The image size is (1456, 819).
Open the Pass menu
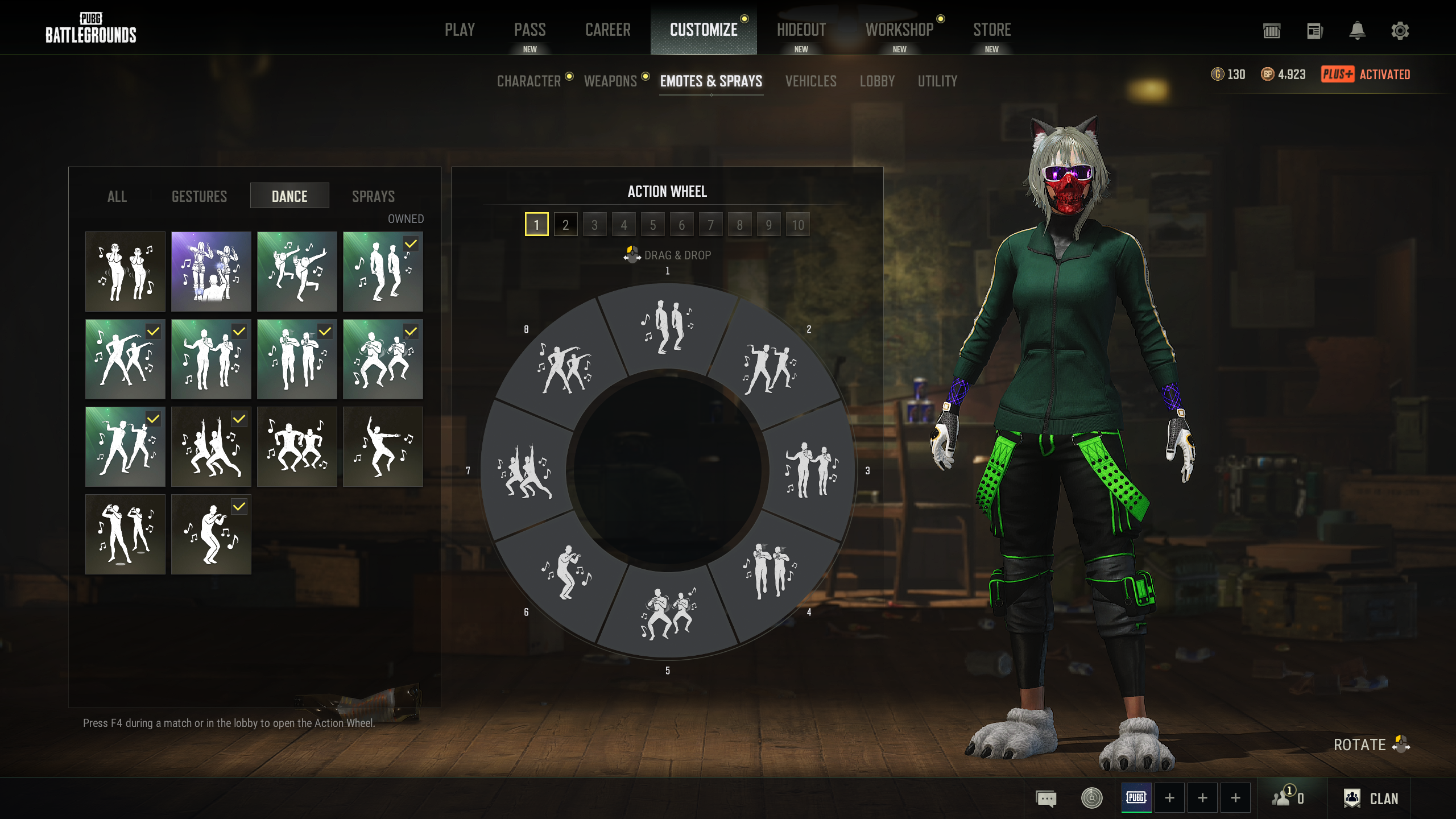pos(530,30)
